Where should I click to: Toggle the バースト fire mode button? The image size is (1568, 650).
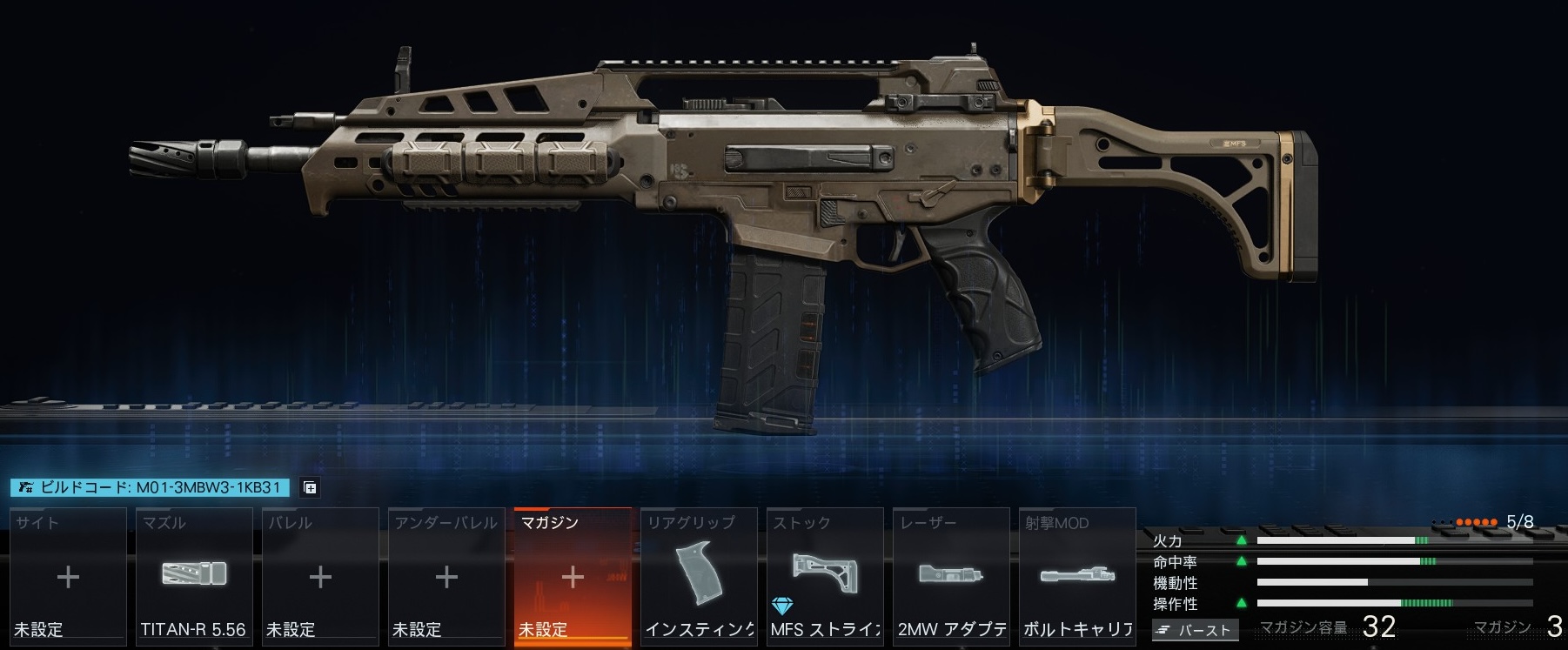tap(1195, 630)
